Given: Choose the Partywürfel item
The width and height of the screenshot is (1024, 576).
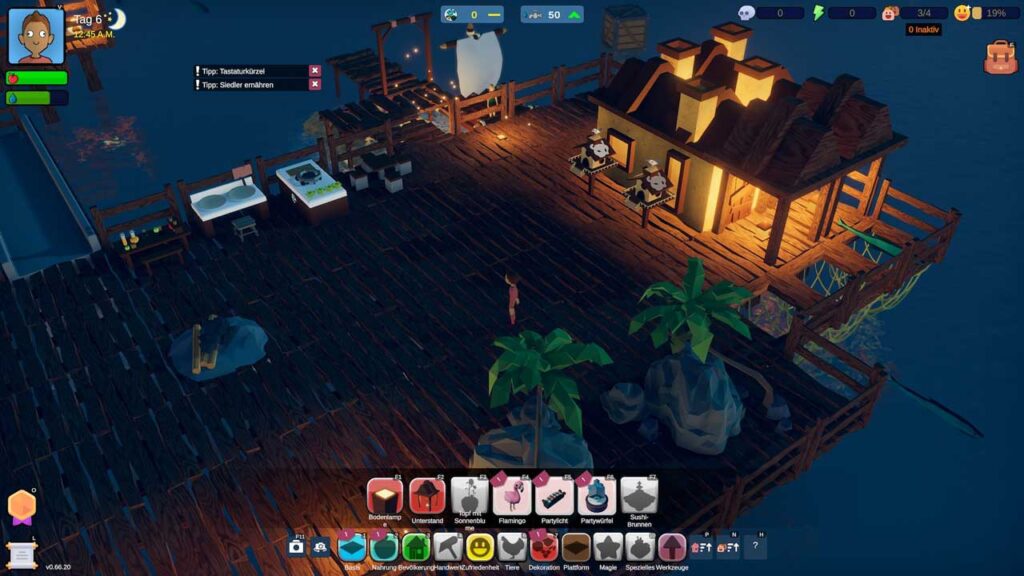Looking at the screenshot, I should tap(597, 496).
